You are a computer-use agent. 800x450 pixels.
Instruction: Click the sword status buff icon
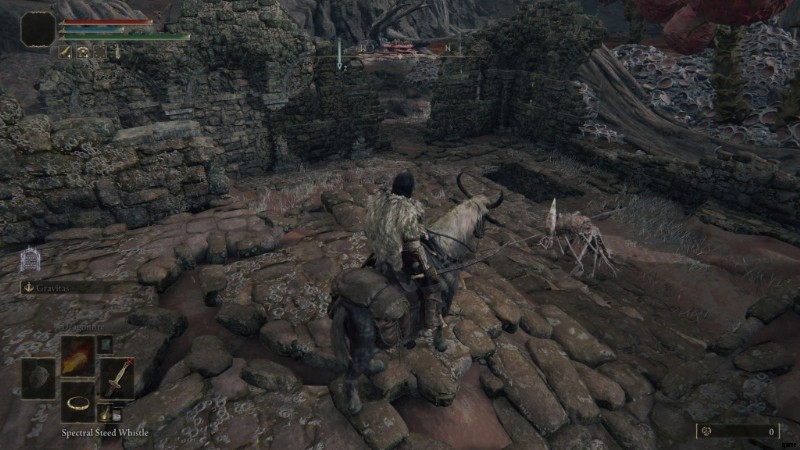(65, 50)
